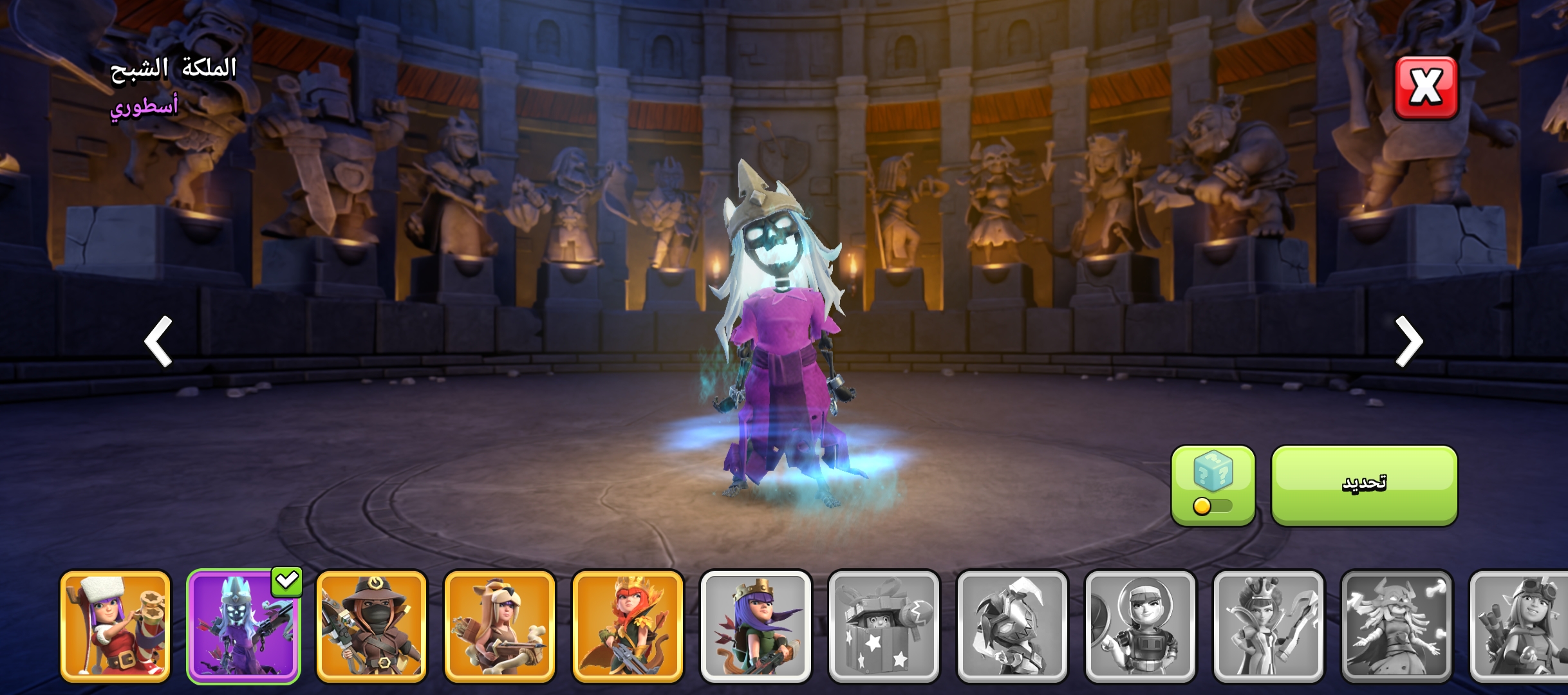The width and height of the screenshot is (1568, 695).
Task: Choose the default purple-haired Archer Queen skin
Action: pyautogui.click(x=756, y=626)
